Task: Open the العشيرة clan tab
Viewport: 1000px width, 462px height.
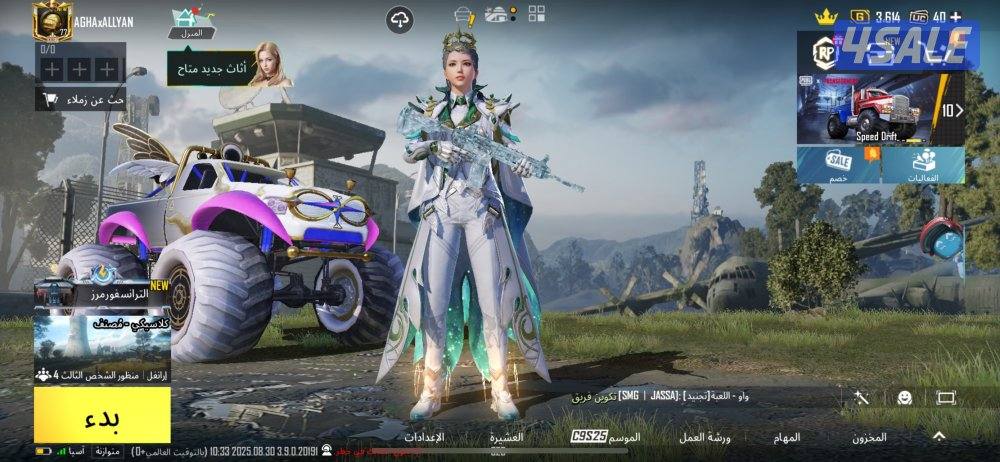Action: (x=507, y=437)
